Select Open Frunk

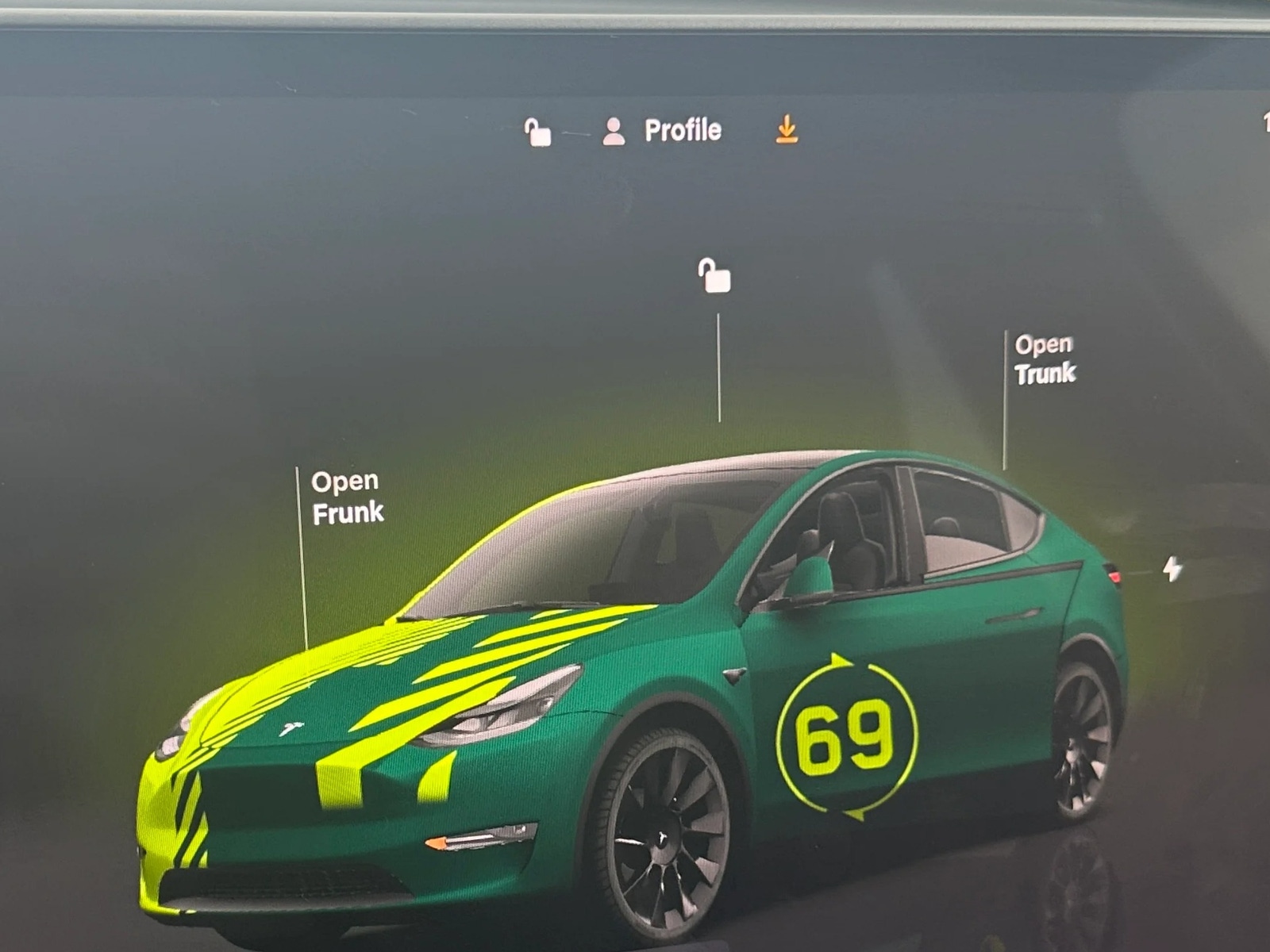click(347, 495)
